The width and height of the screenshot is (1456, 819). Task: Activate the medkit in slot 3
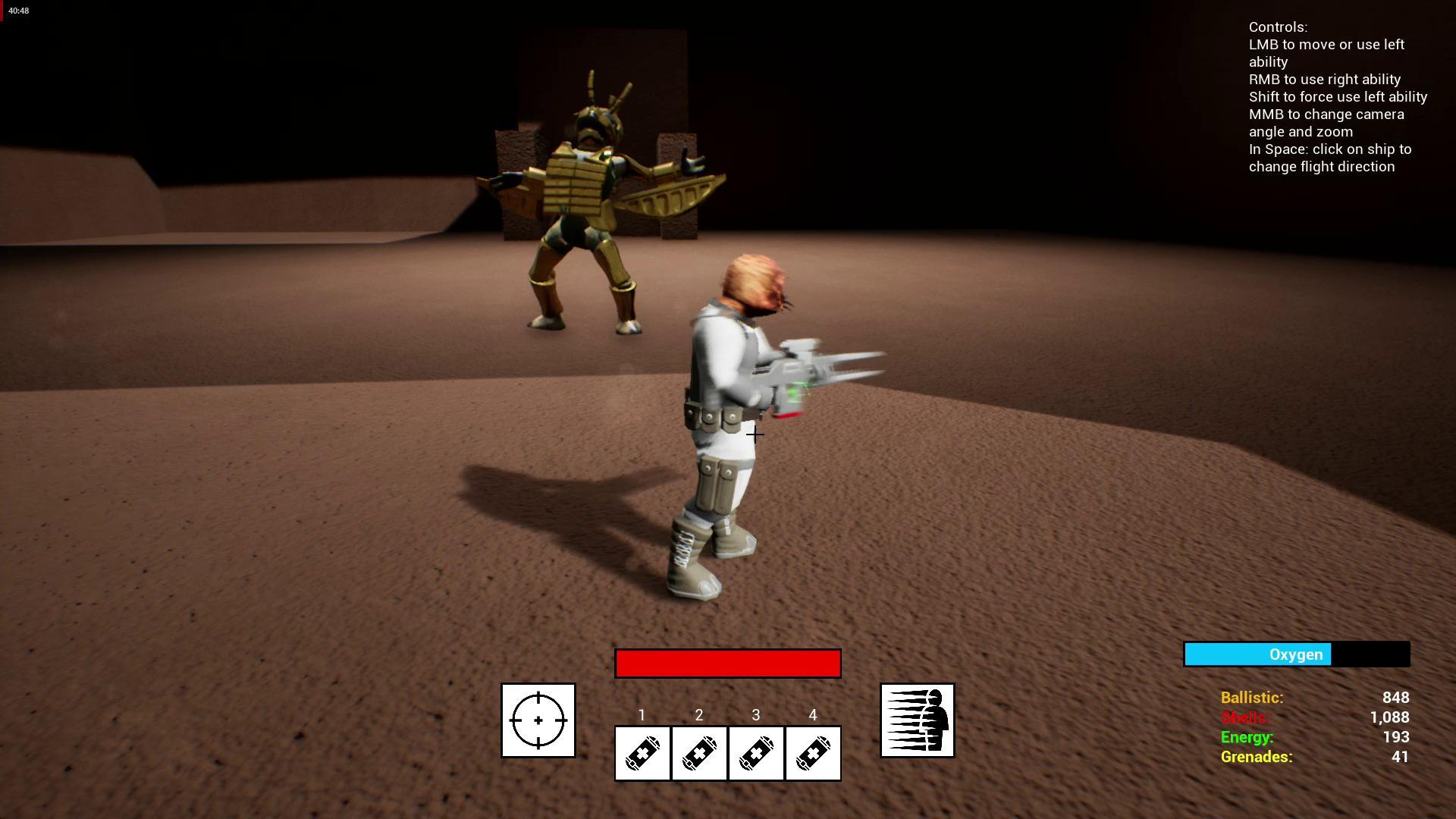(x=755, y=753)
